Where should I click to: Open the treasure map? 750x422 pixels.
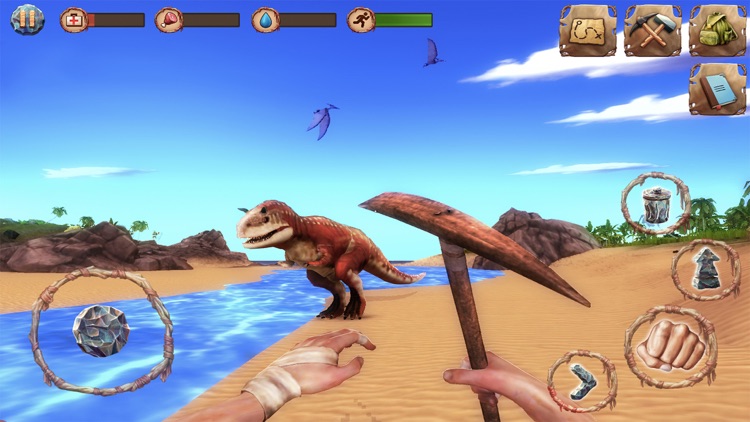(587, 30)
